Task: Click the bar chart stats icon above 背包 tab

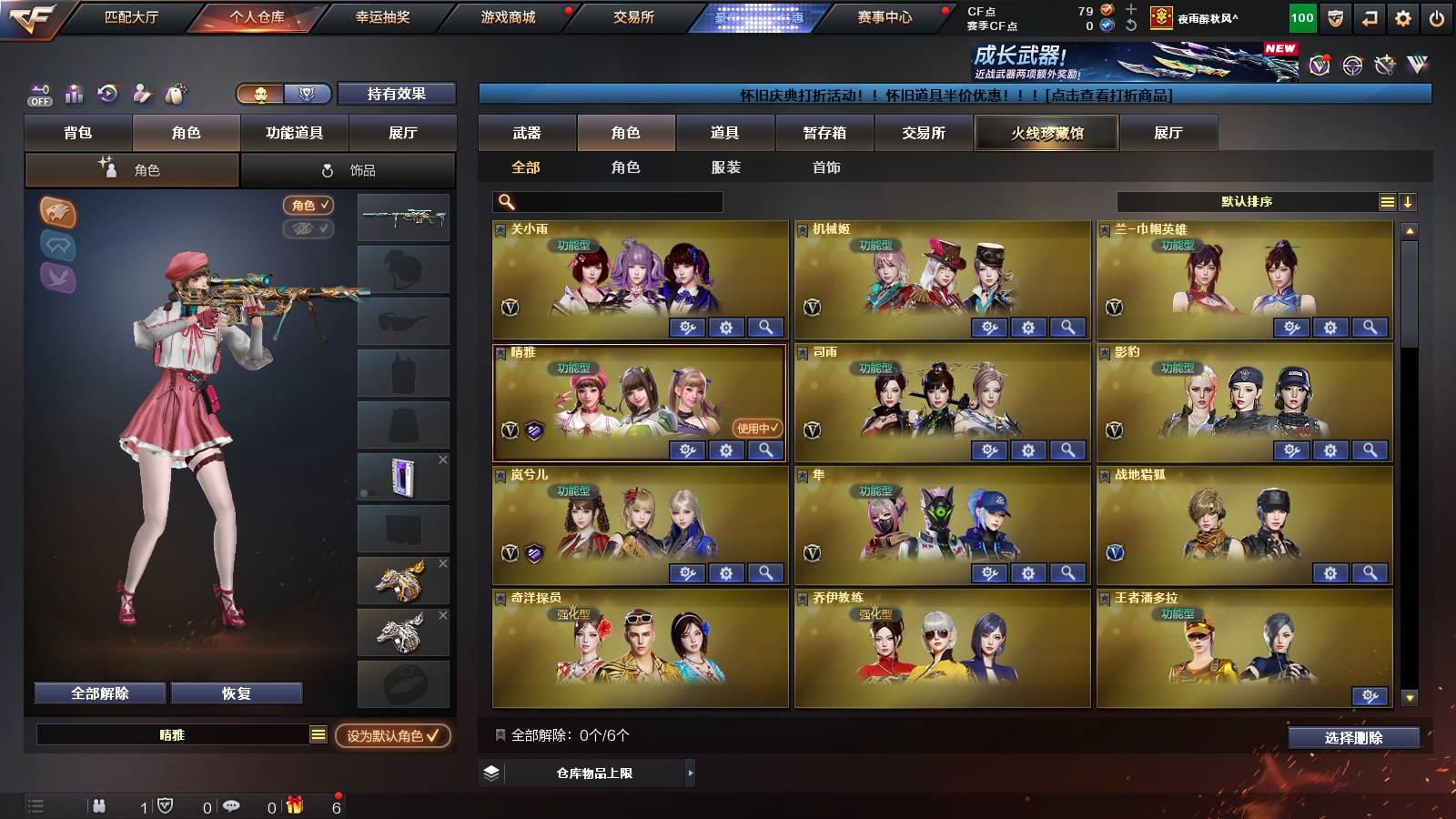Action: (x=75, y=94)
